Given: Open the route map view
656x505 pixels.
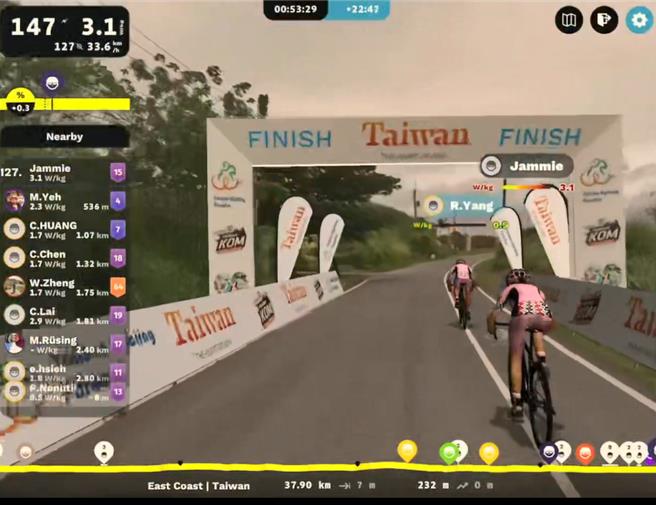Looking at the screenshot, I should 569,20.
